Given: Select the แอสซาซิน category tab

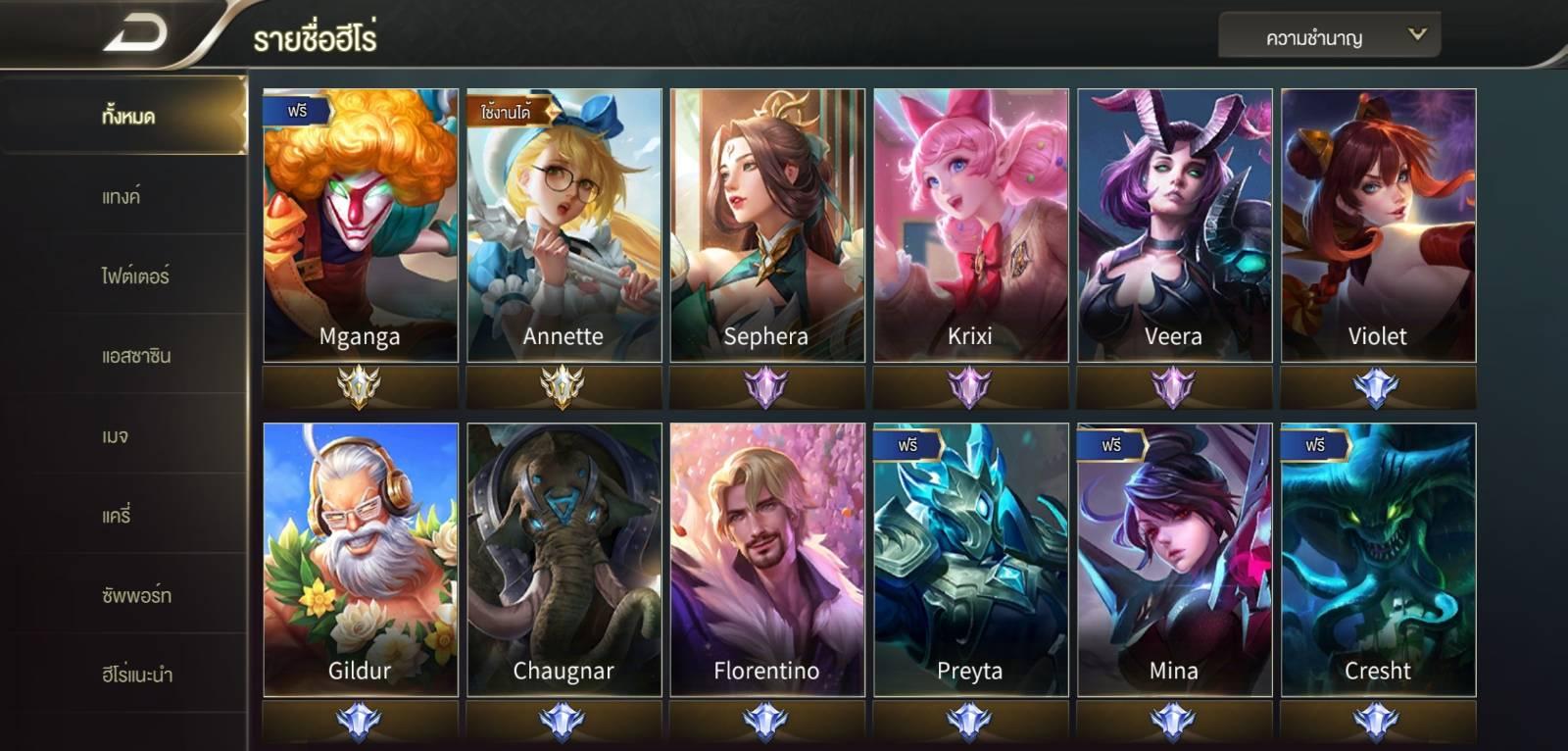Looking at the screenshot, I should (135, 356).
